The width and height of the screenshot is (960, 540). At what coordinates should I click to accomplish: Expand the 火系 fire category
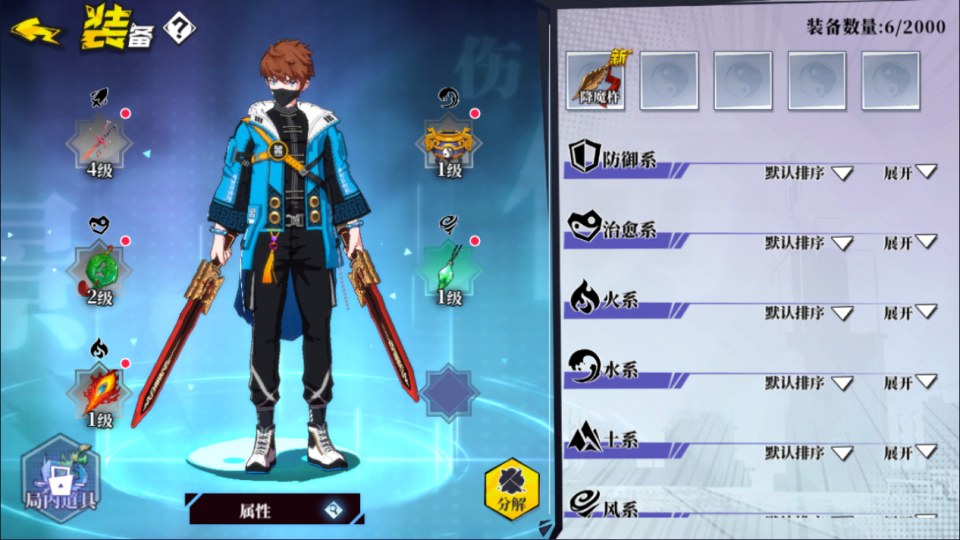coord(911,313)
